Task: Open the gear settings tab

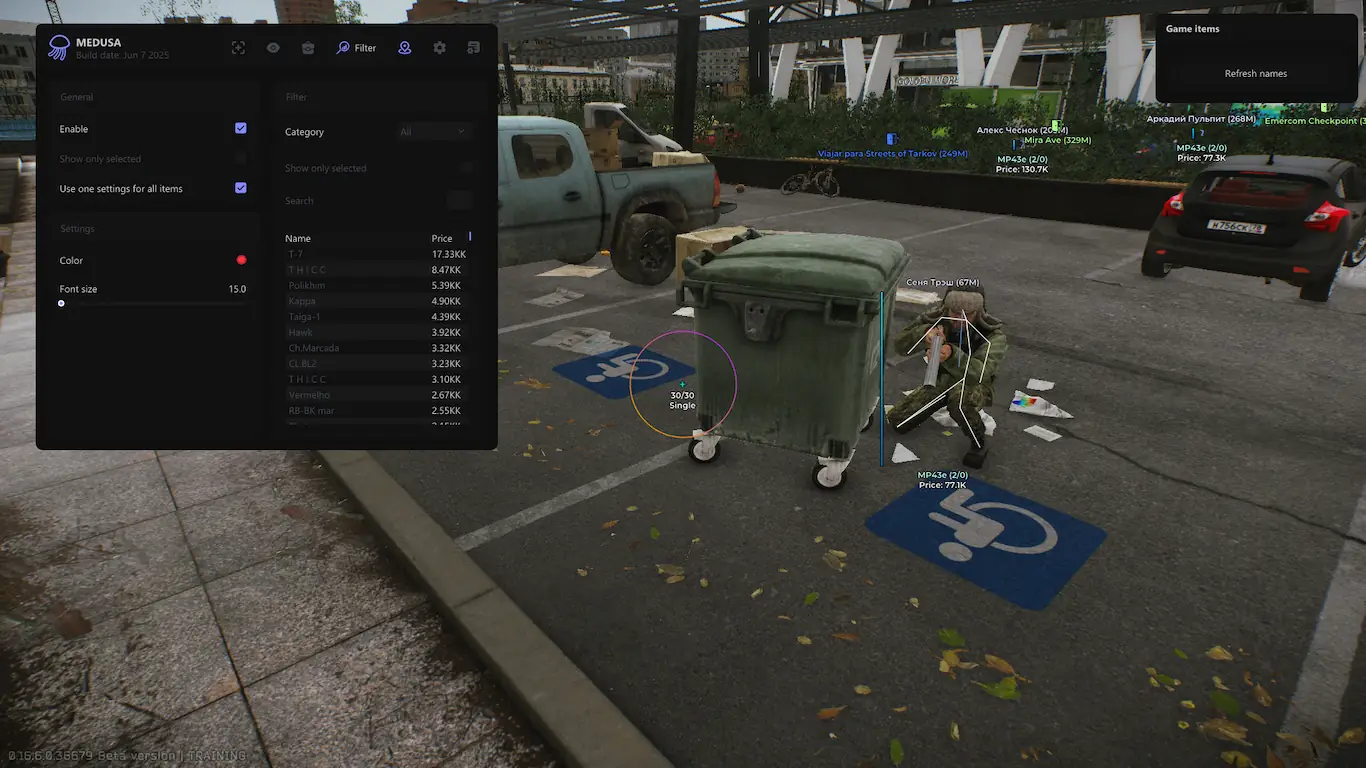Action: click(439, 48)
